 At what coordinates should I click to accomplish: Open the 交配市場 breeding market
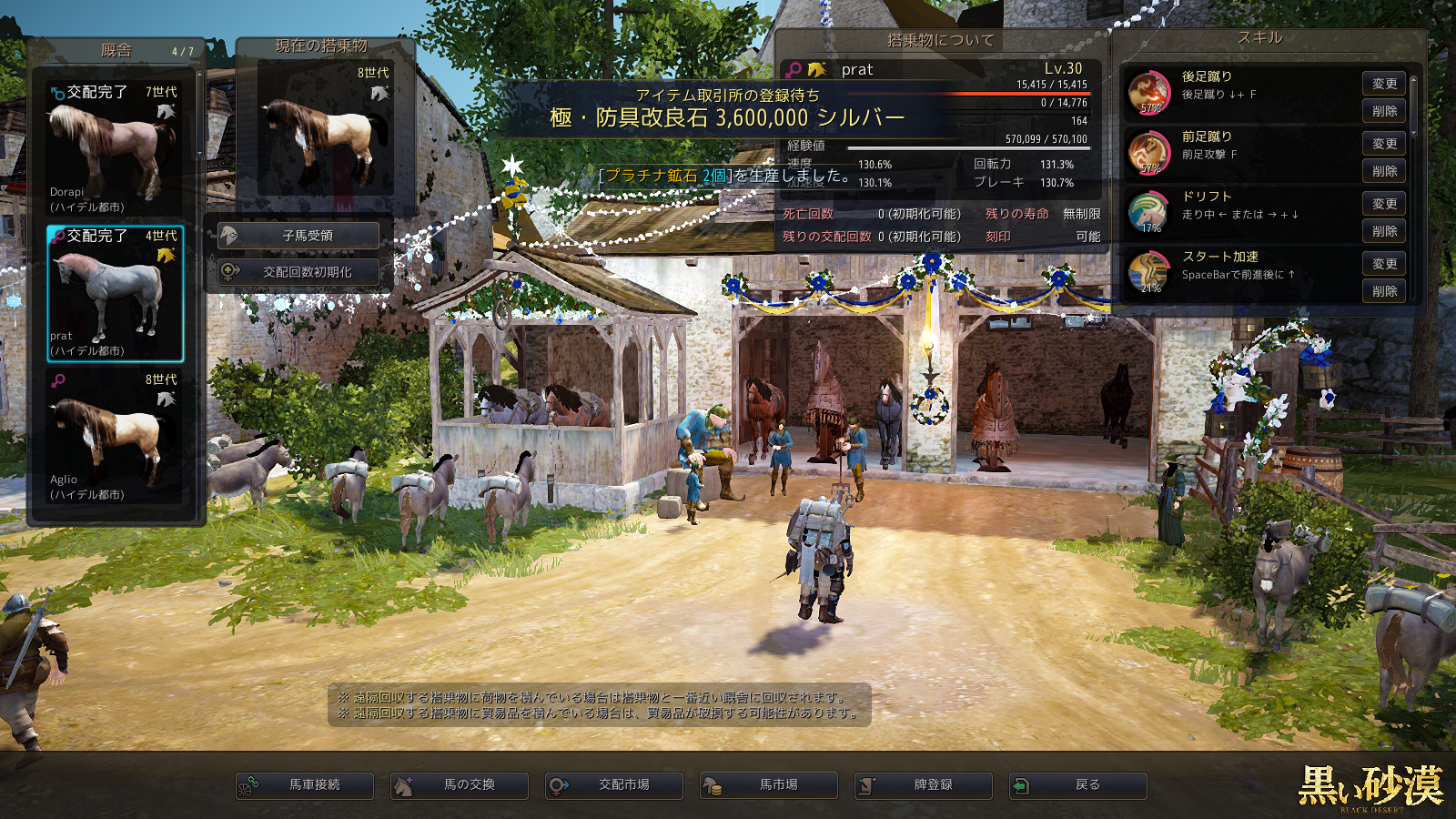[x=614, y=785]
